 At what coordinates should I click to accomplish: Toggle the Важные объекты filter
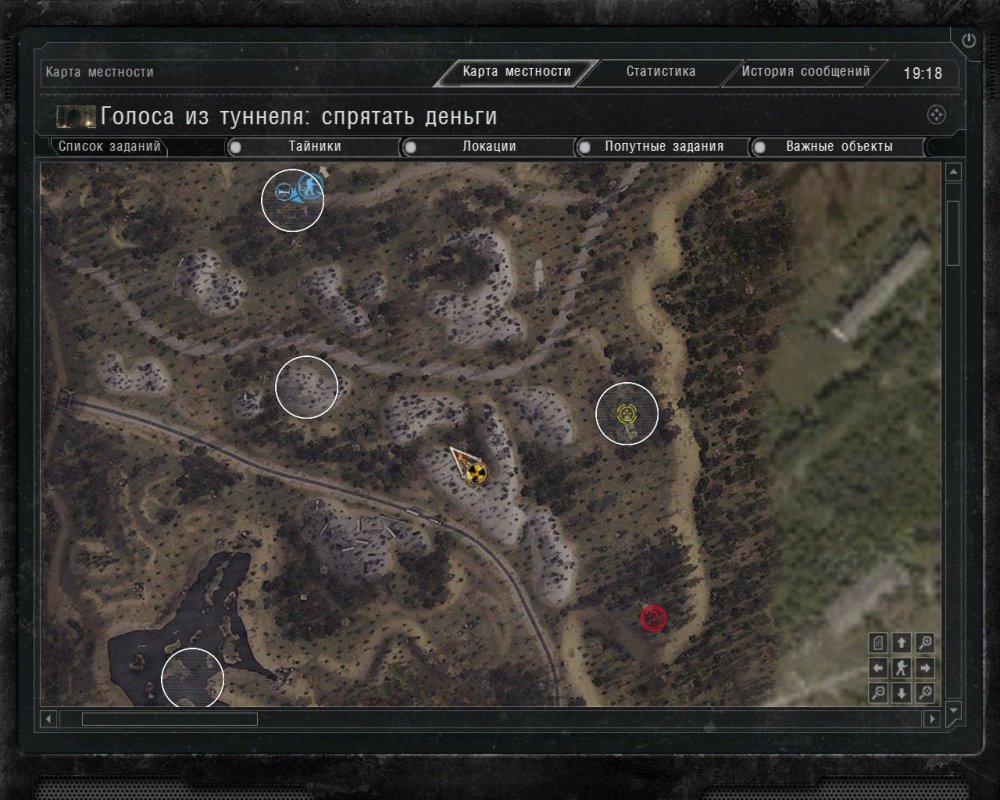838,147
